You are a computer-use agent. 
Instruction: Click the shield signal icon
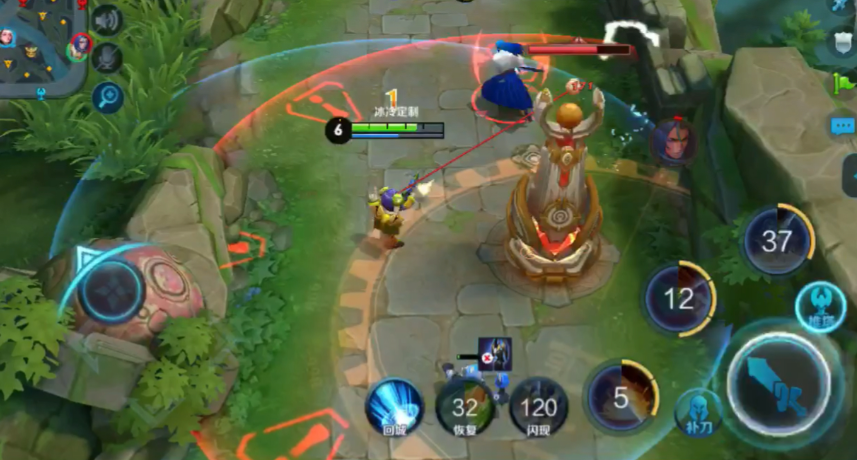[x=843, y=45]
